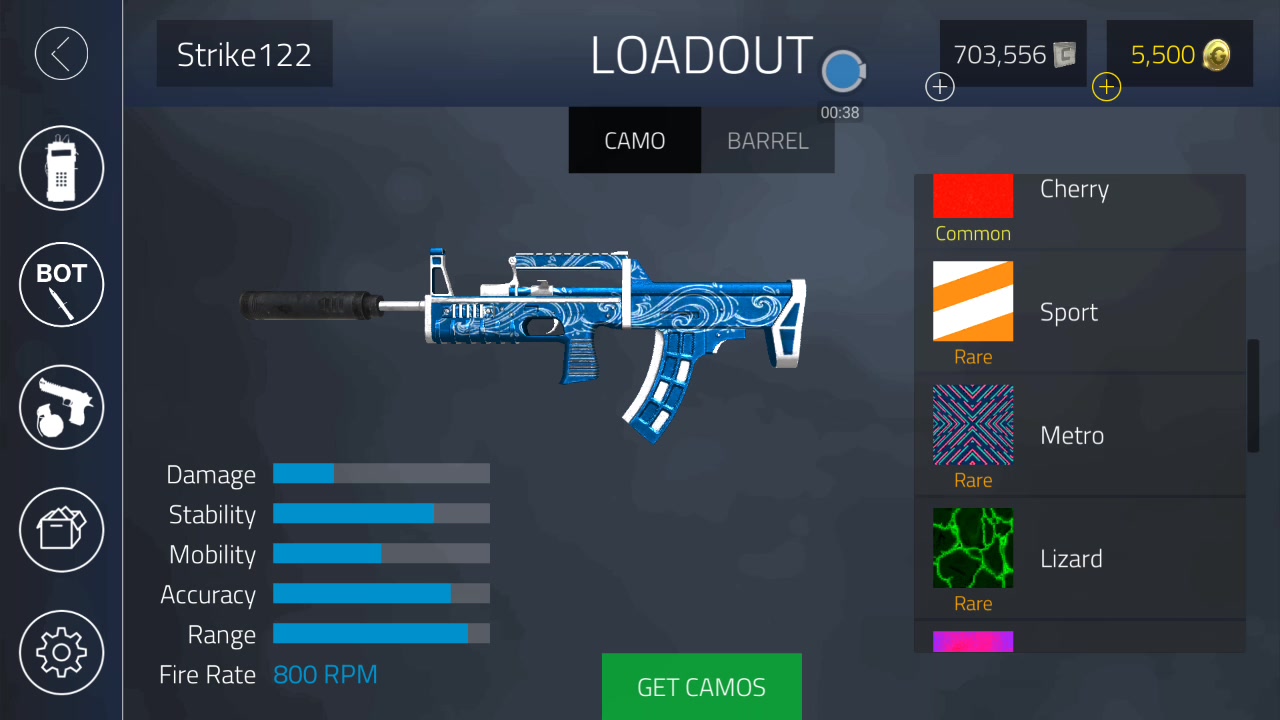Switch to the CAMO tab
Viewport: 1280px width, 720px height.
point(634,141)
